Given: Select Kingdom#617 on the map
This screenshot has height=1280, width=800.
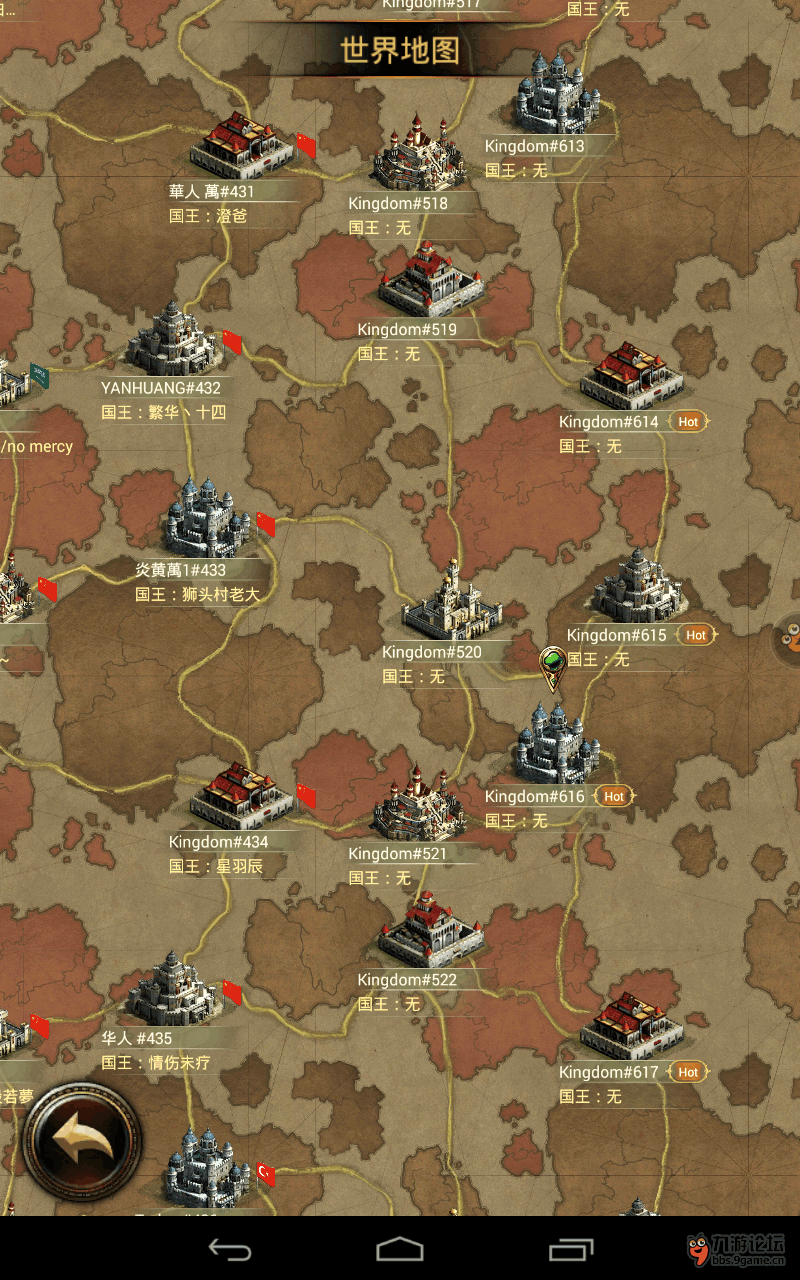Looking at the screenshot, I should (630, 1023).
